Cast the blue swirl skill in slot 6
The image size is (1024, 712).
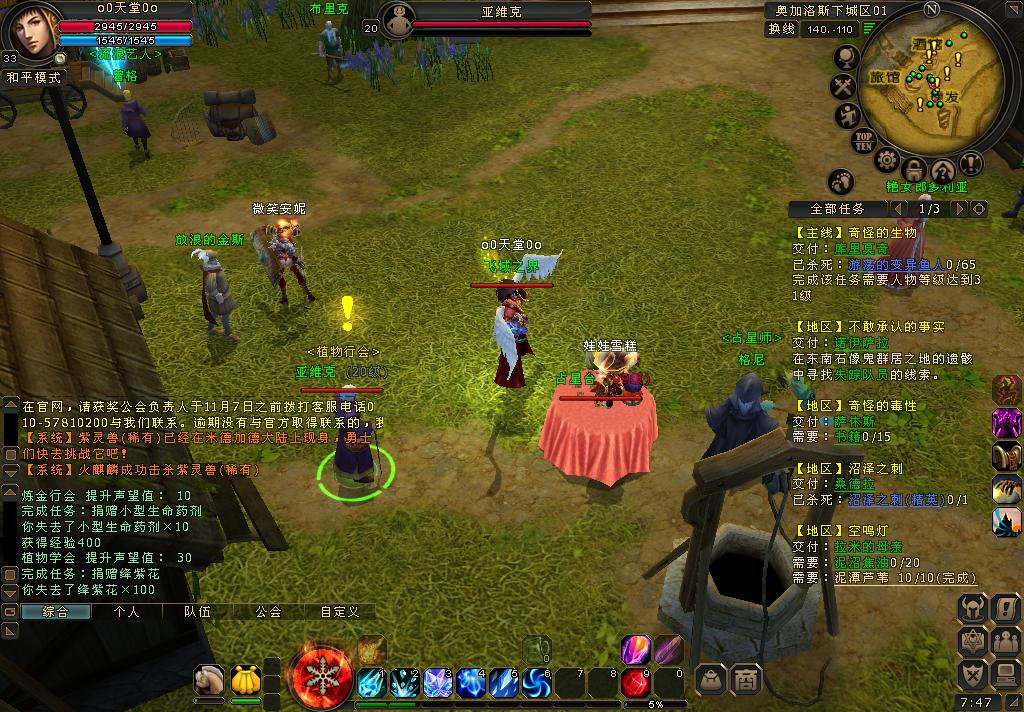pos(537,682)
